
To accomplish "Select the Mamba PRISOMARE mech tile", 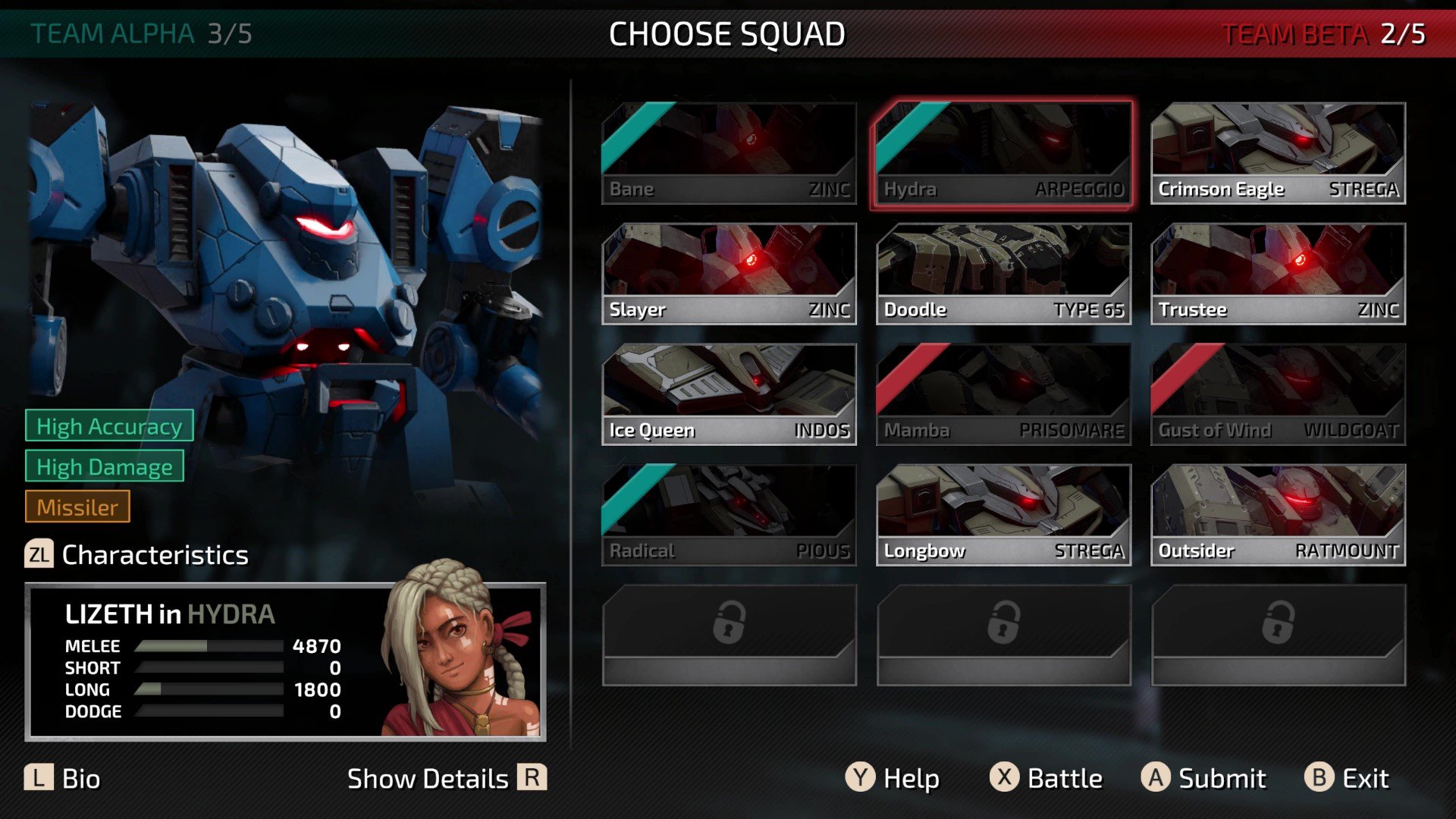I will tap(1003, 394).
